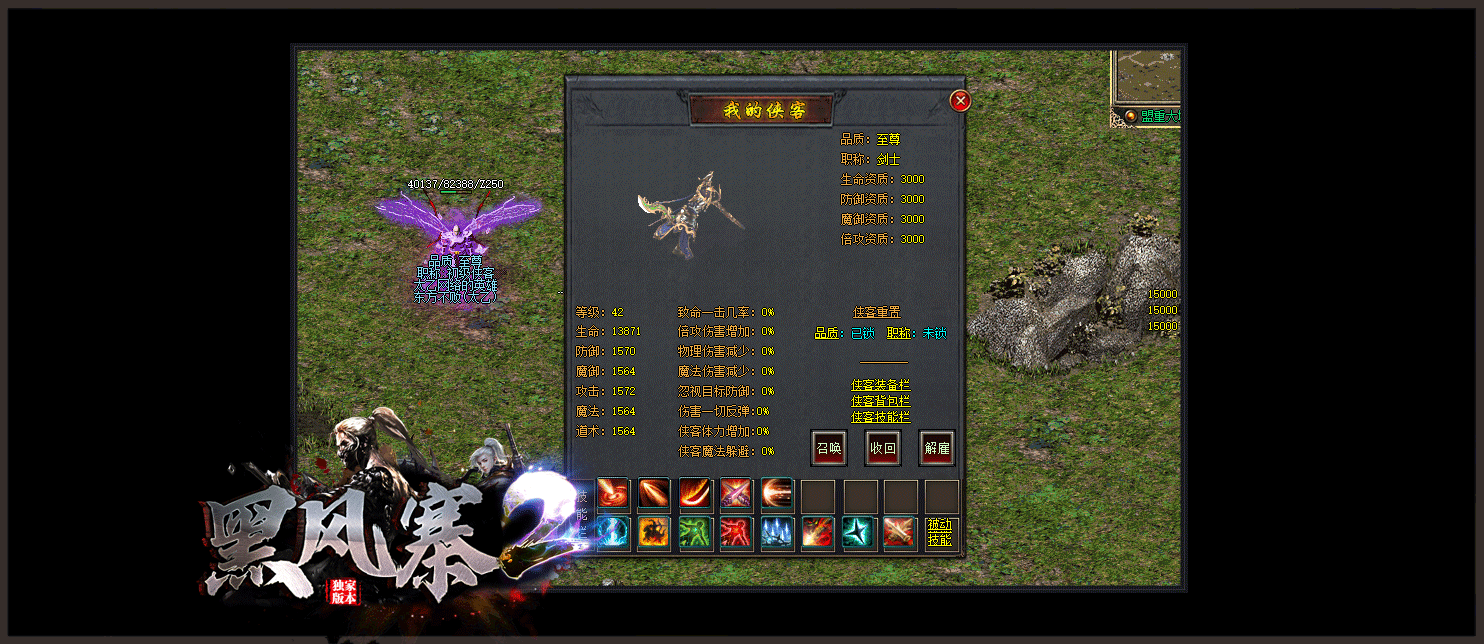Open the 侠客技能栏 skill bar link
Image resolution: width=1484 pixels, height=644 pixels.
tap(881, 417)
